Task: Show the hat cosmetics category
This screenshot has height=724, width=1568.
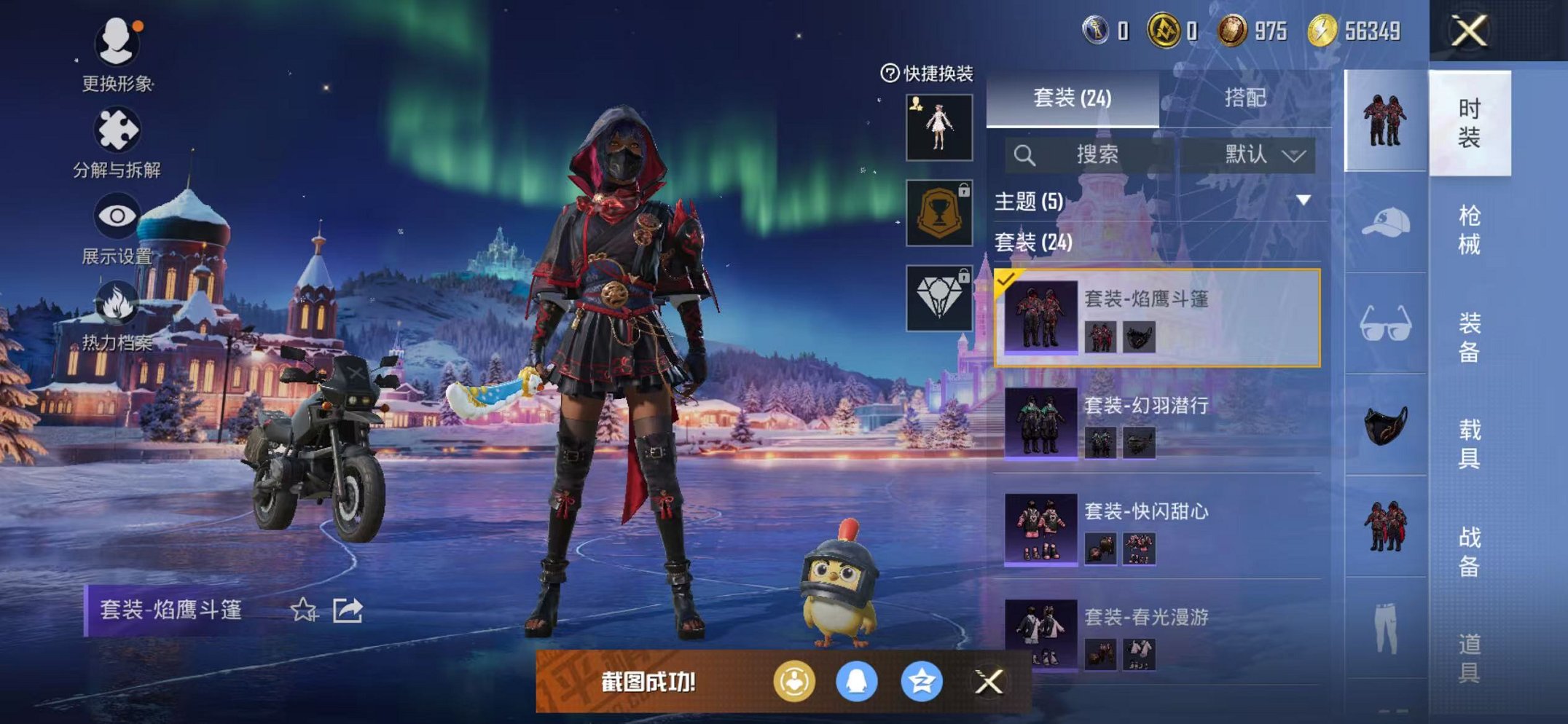Action: (1384, 223)
